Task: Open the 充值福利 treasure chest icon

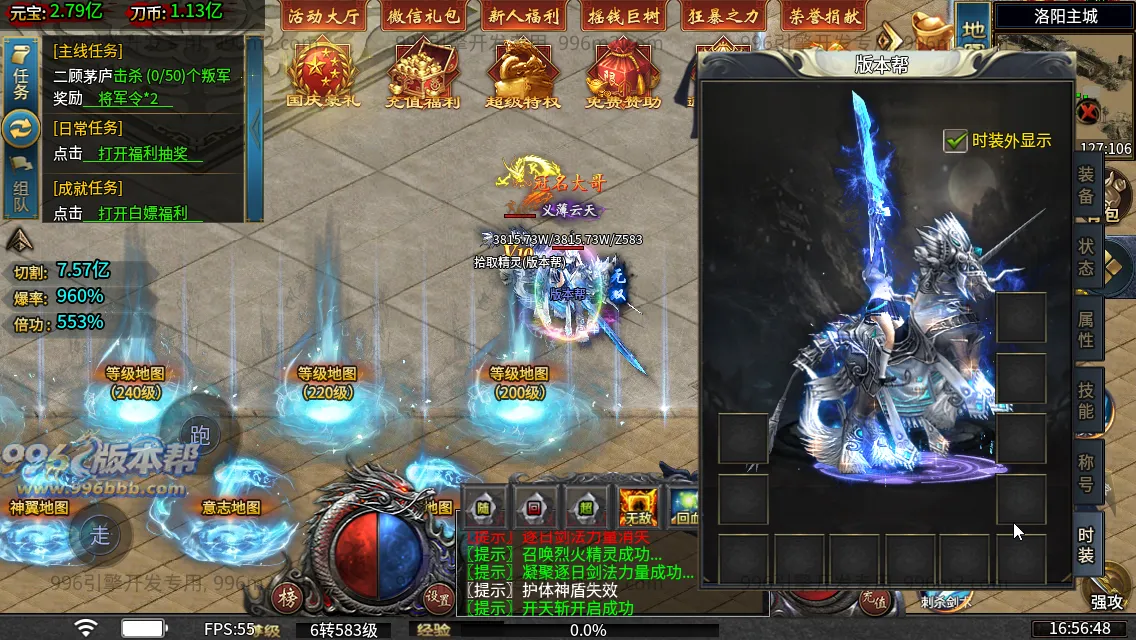Action: 422,72
